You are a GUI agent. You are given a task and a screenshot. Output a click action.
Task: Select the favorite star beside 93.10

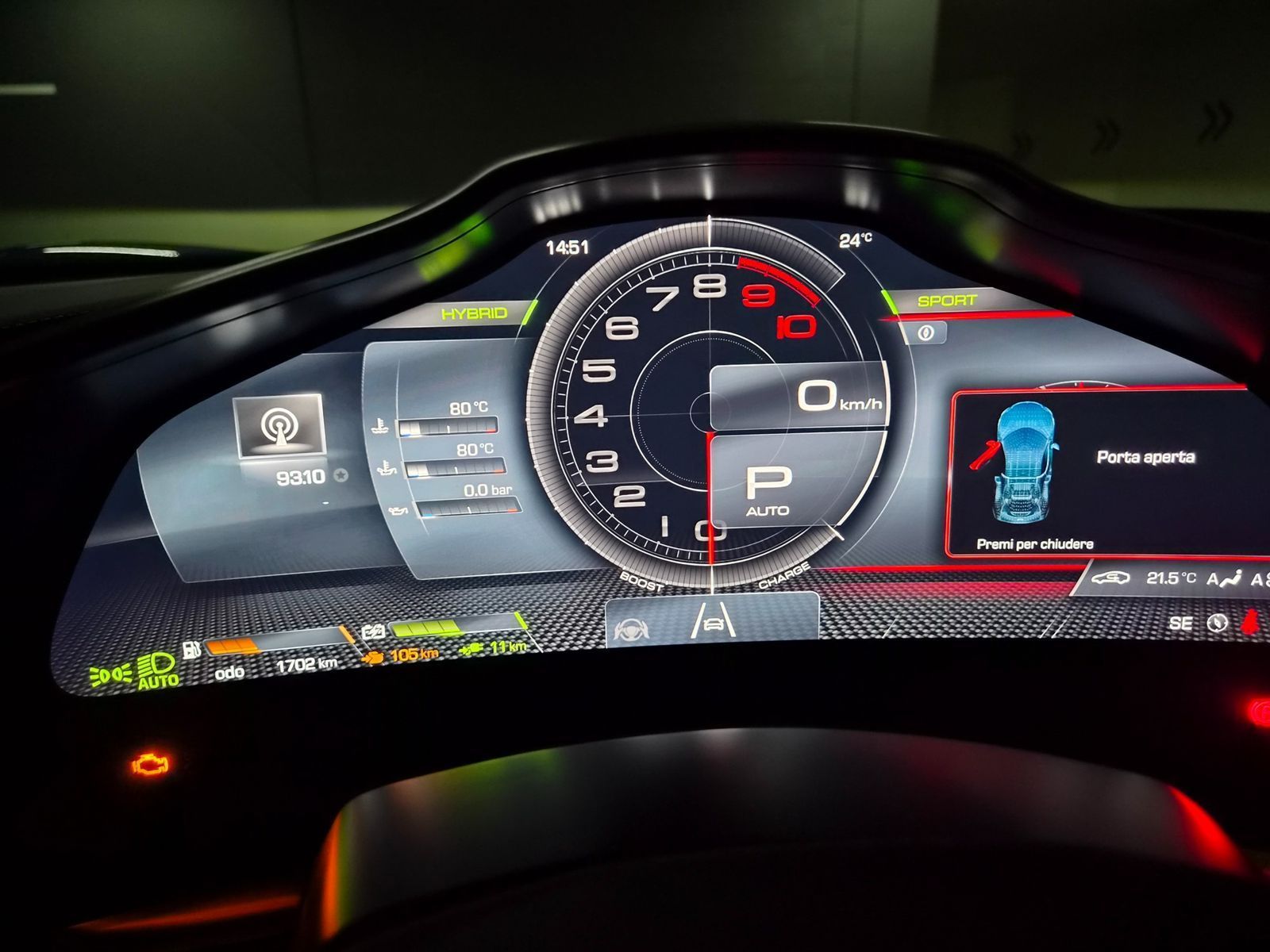pos(341,476)
